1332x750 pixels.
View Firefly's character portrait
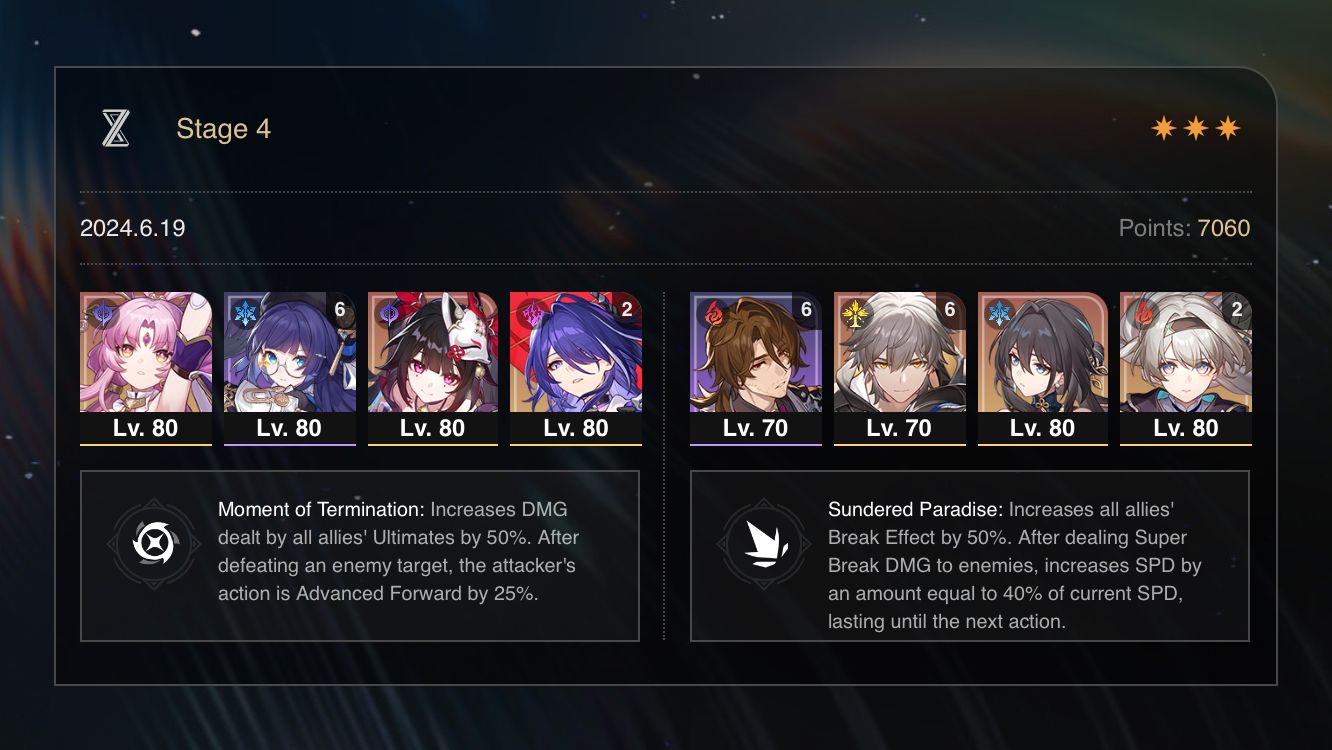pos(1184,355)
